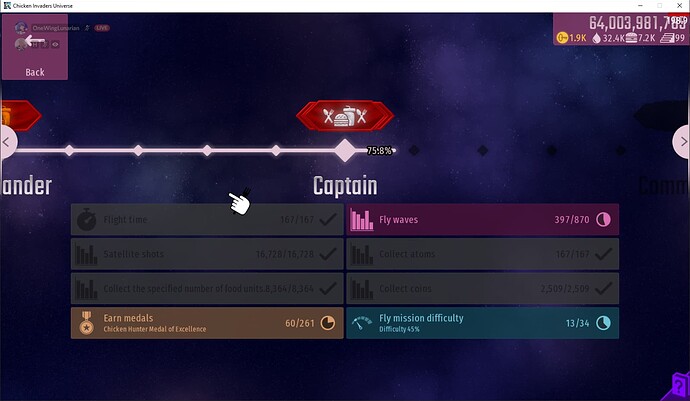Pick the Collect coins requirement row
The height and width of the screenshot is (401, 690).
483,289
